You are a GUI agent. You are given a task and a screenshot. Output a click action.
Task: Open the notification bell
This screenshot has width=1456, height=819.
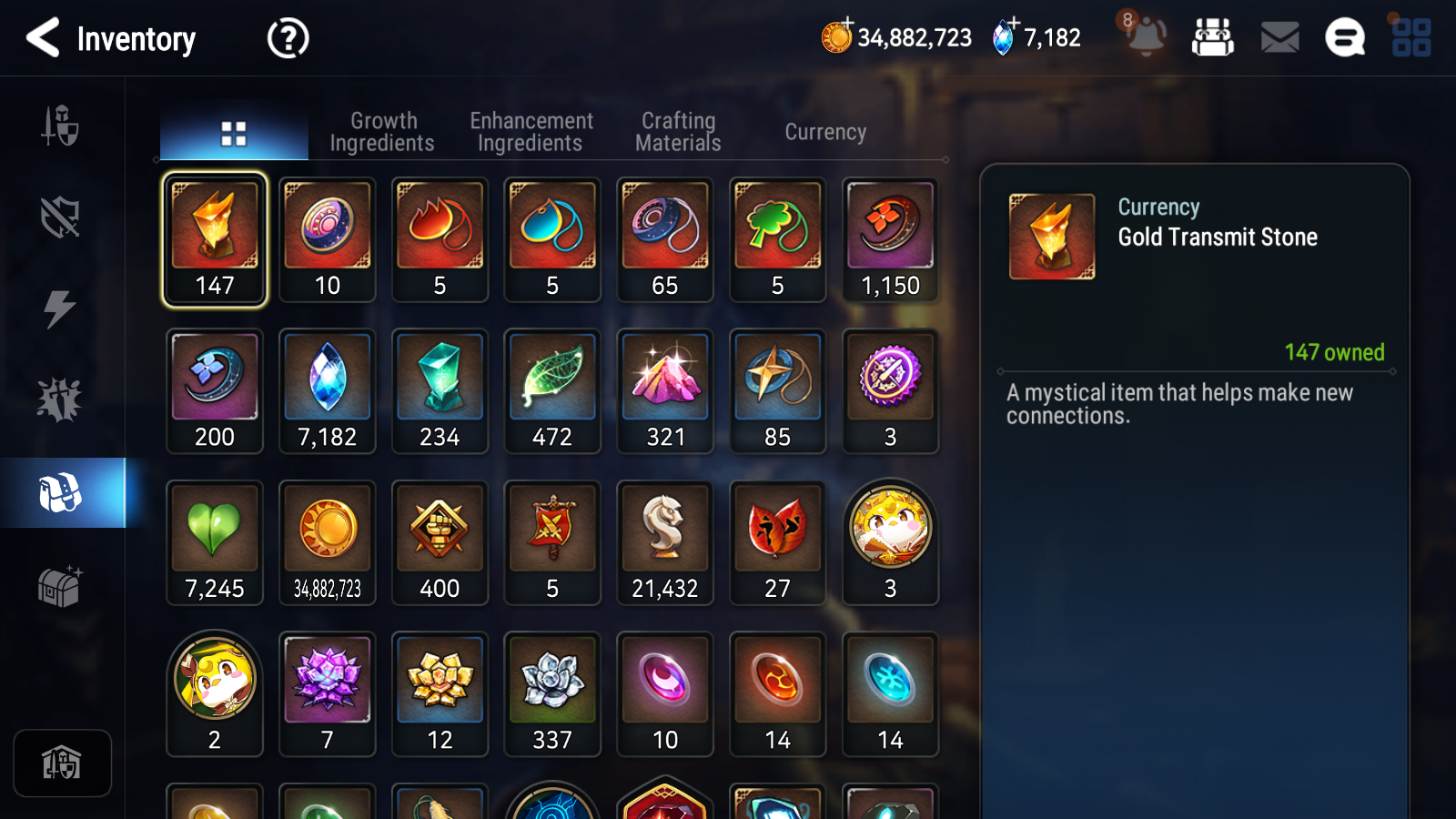coord(1146,37)
